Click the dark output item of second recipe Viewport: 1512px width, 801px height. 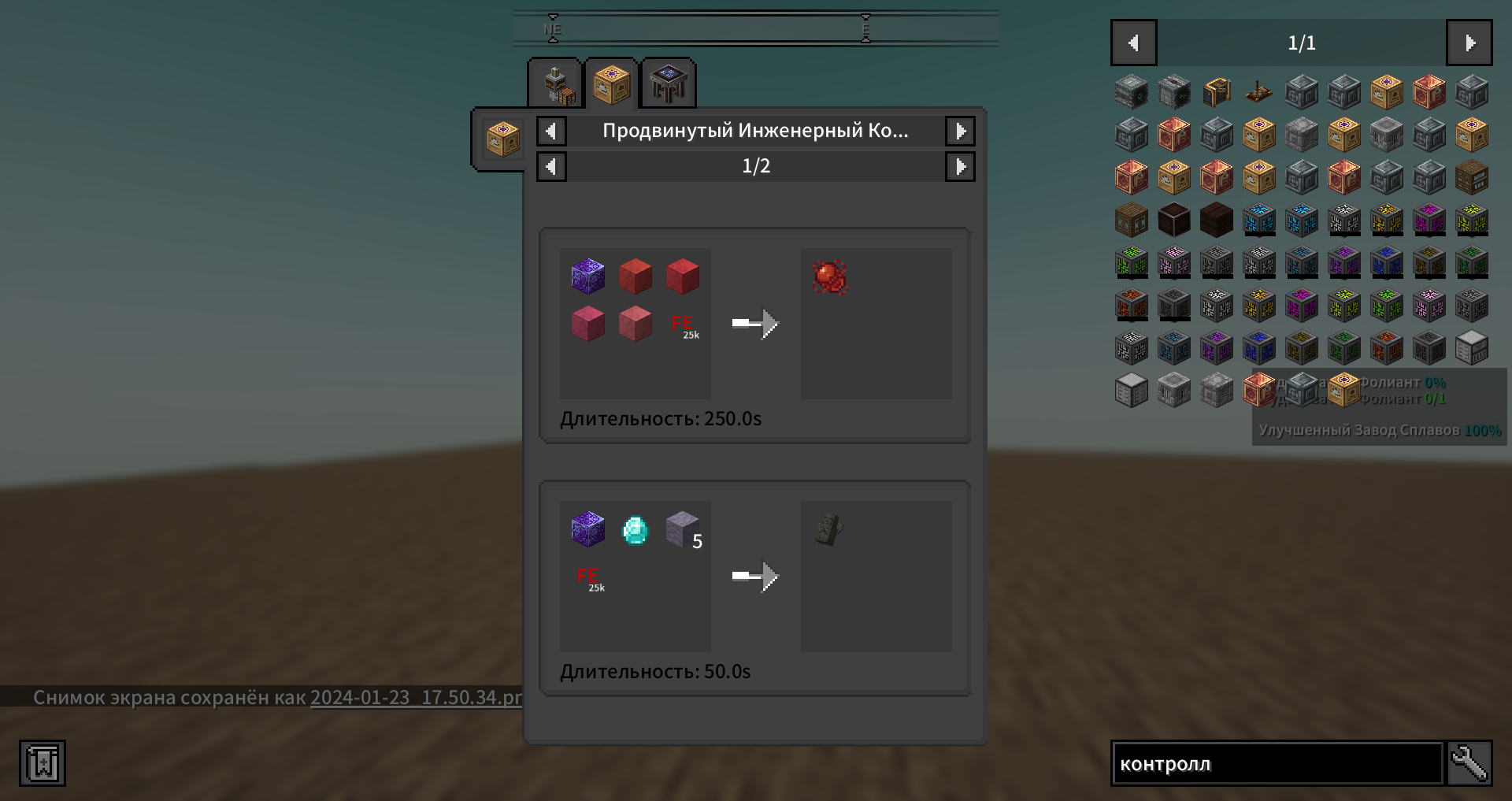coord(829,529)
